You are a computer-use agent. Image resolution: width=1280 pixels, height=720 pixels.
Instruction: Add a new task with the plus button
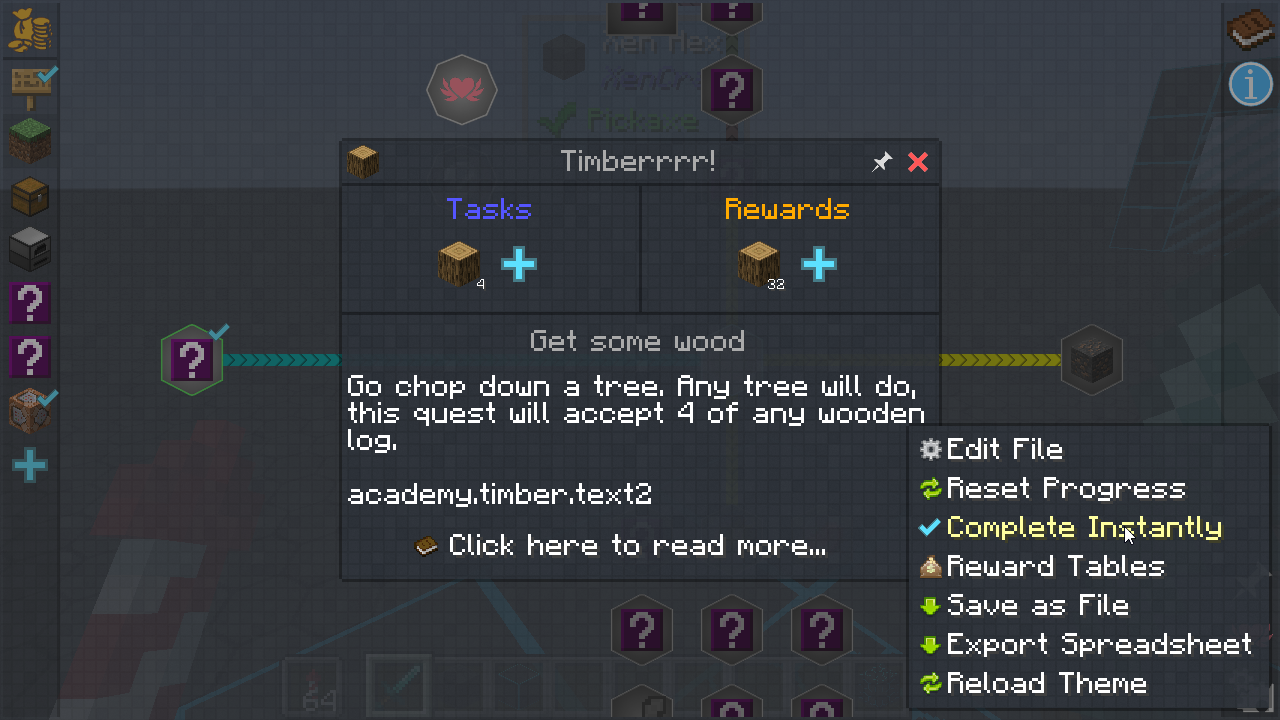point(519,265)
